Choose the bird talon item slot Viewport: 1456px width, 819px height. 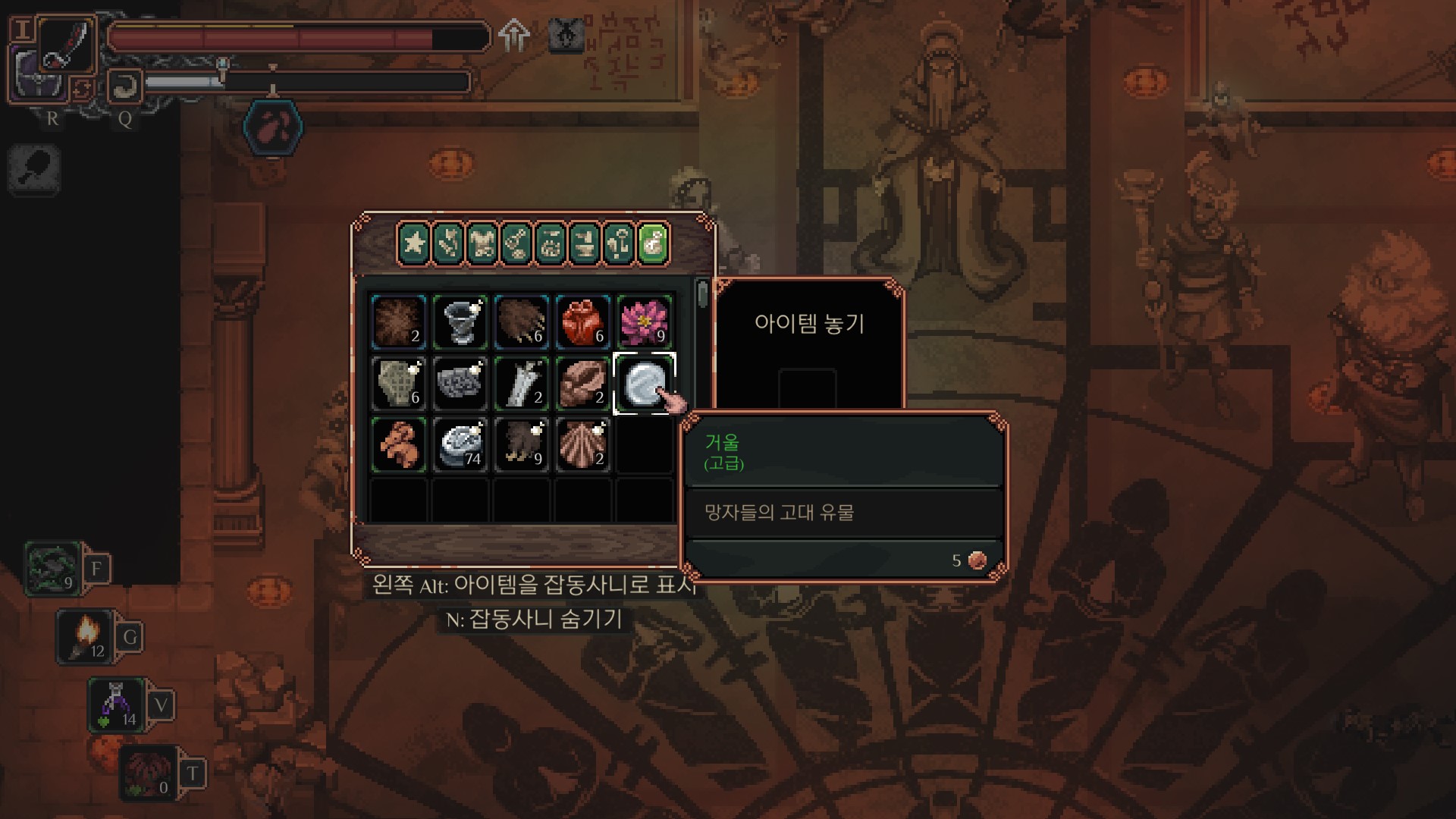[521, 444]
